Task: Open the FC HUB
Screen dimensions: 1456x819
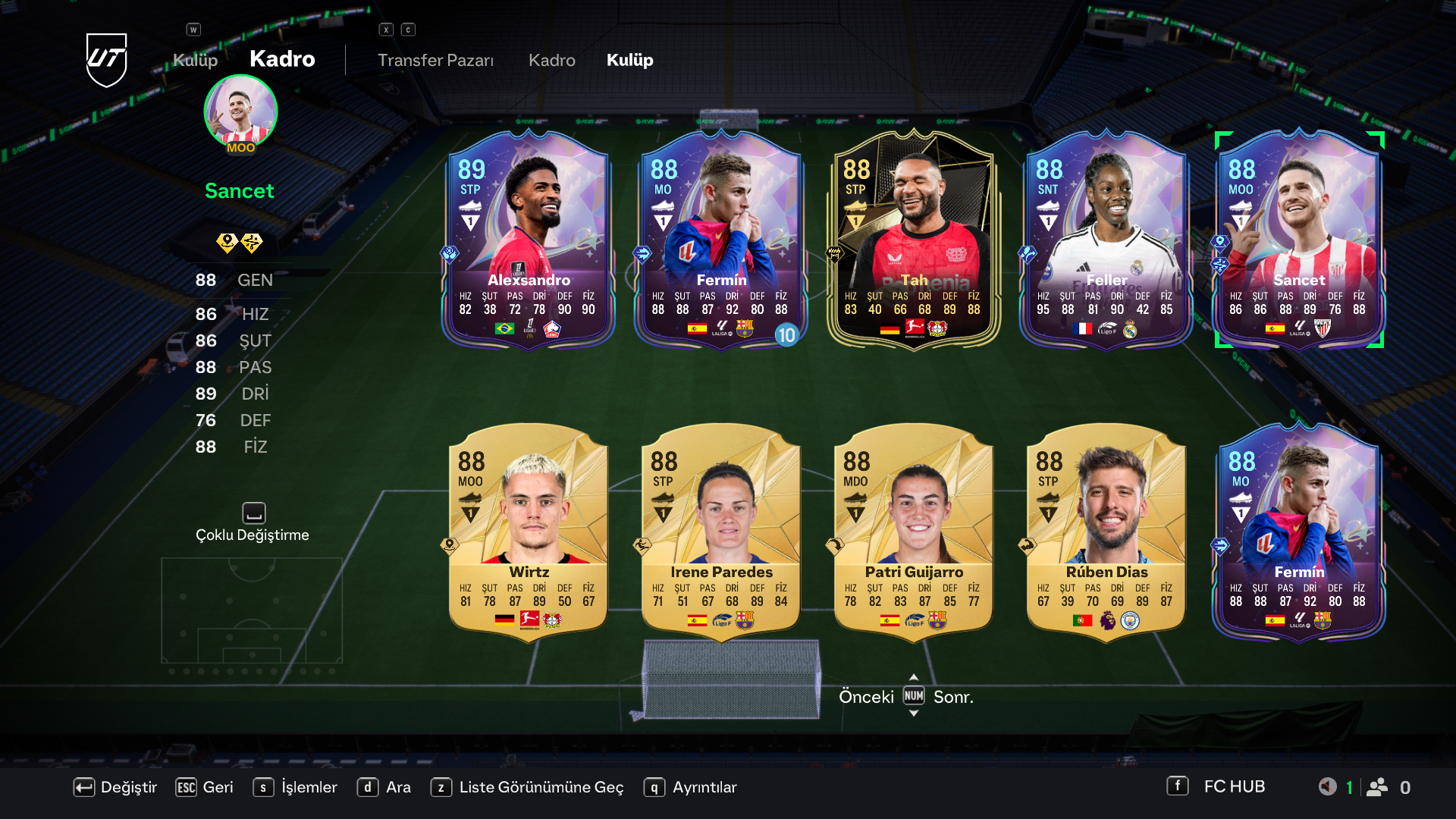Action: (x=1216, y=786)
